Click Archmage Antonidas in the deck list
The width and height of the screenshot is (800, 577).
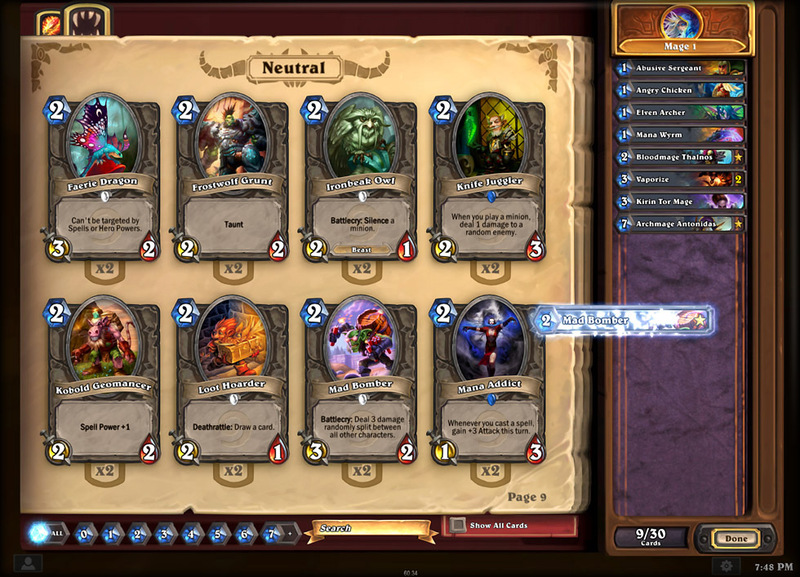click(681, 223)
